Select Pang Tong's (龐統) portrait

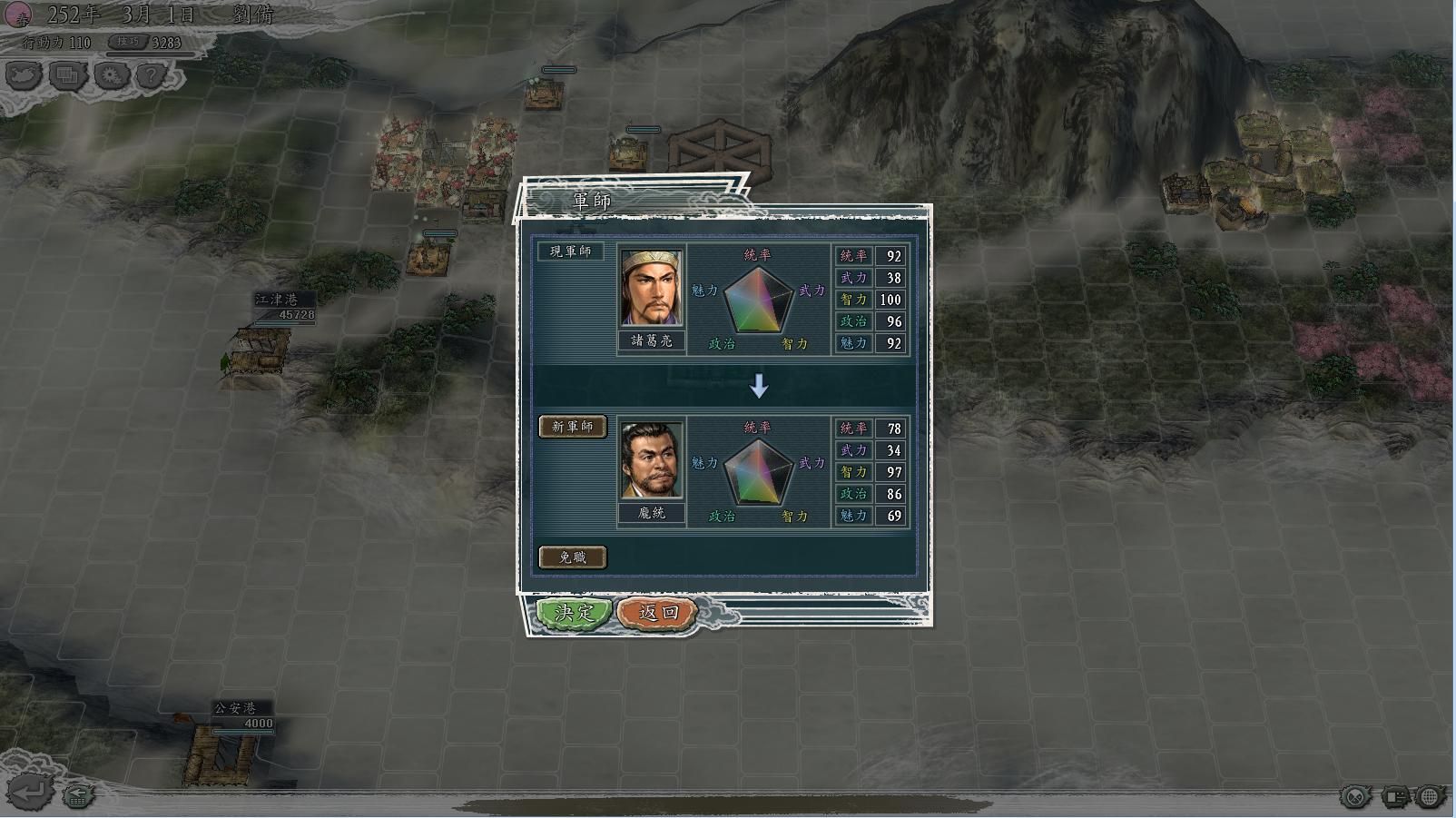tap(651, 460)
